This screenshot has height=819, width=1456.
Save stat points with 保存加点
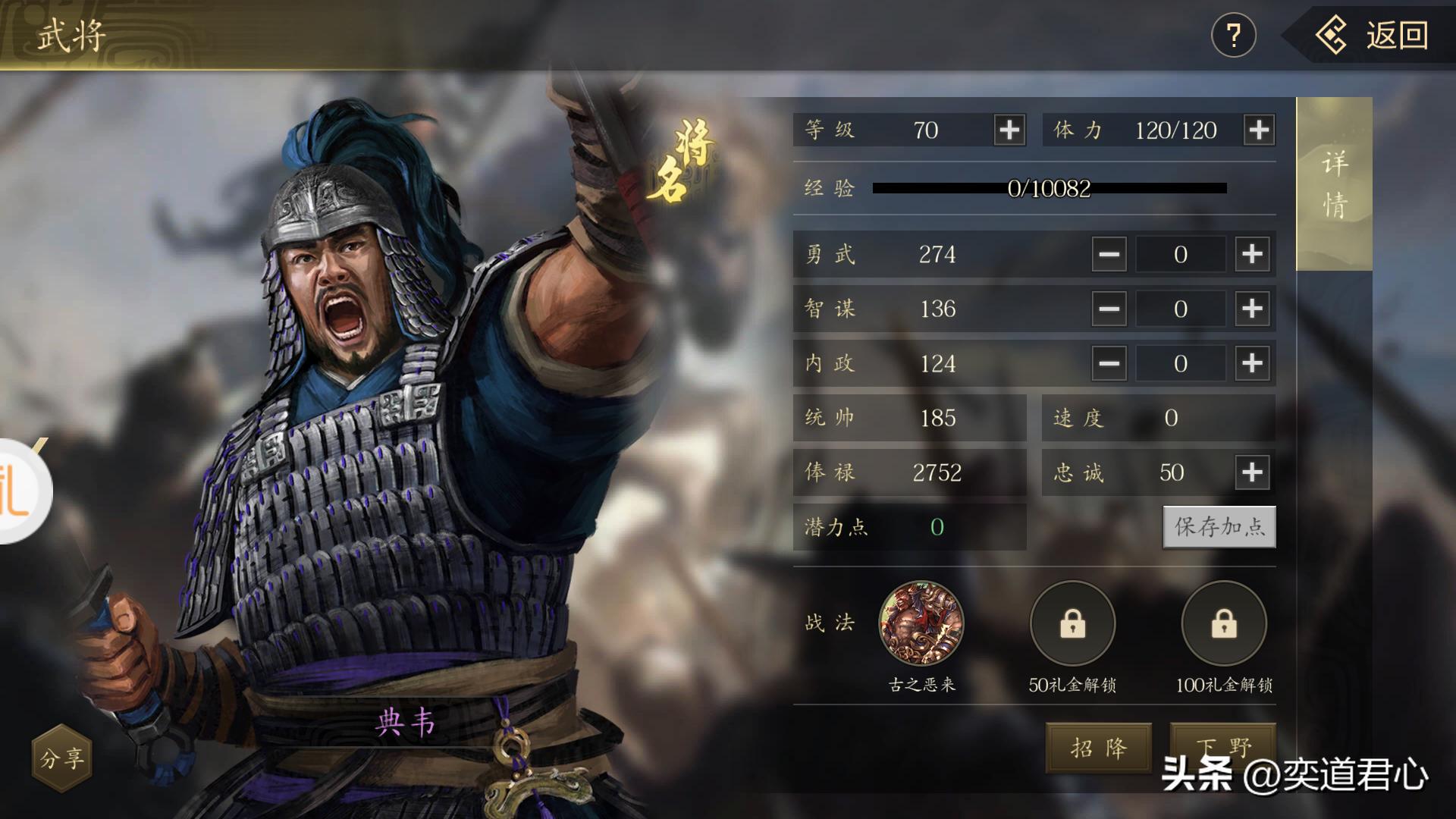click(x=1219, y=527)
